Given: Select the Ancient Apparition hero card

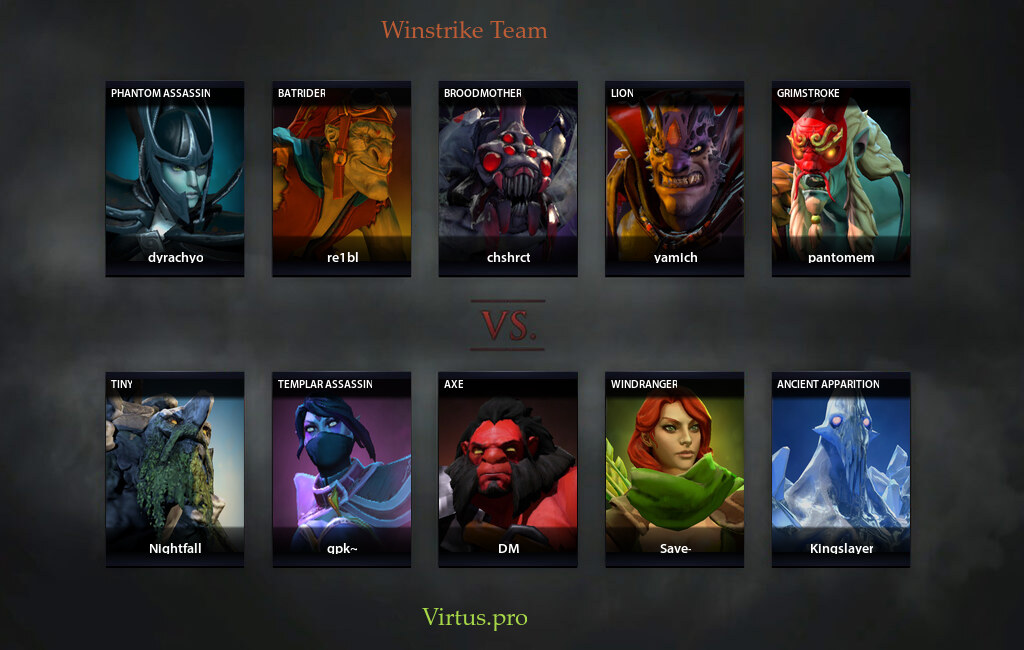Looking at the screenshot, I should [840, 469].
